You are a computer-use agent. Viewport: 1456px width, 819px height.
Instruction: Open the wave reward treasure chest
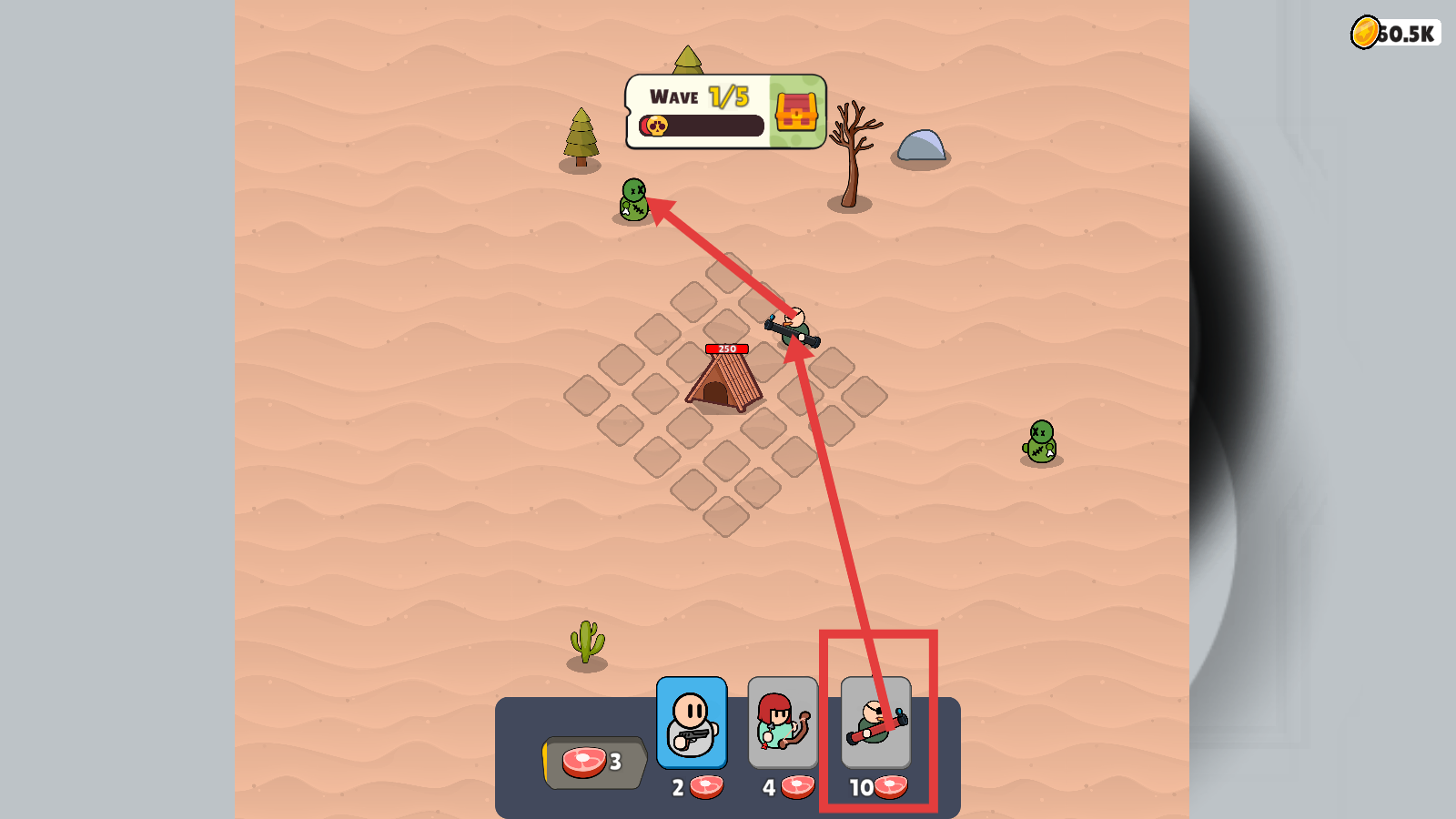coord(796,112)
